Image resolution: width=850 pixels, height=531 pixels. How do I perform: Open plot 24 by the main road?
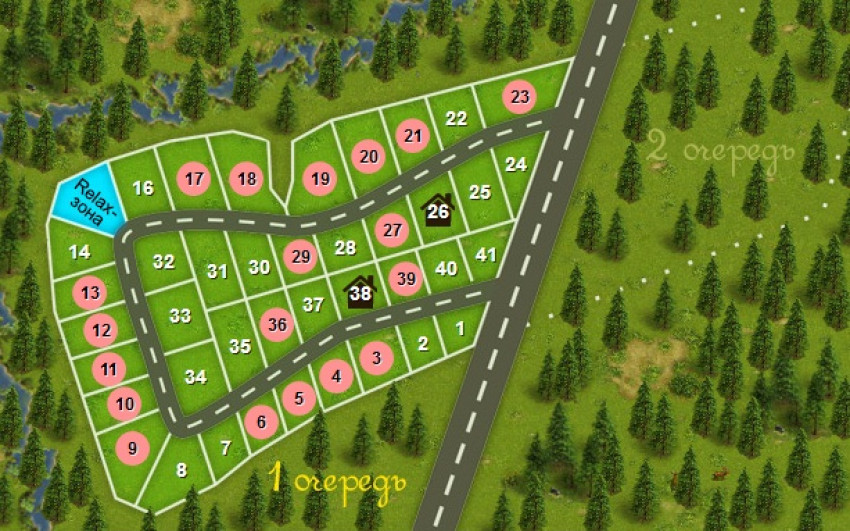click(x=515, y=164)
